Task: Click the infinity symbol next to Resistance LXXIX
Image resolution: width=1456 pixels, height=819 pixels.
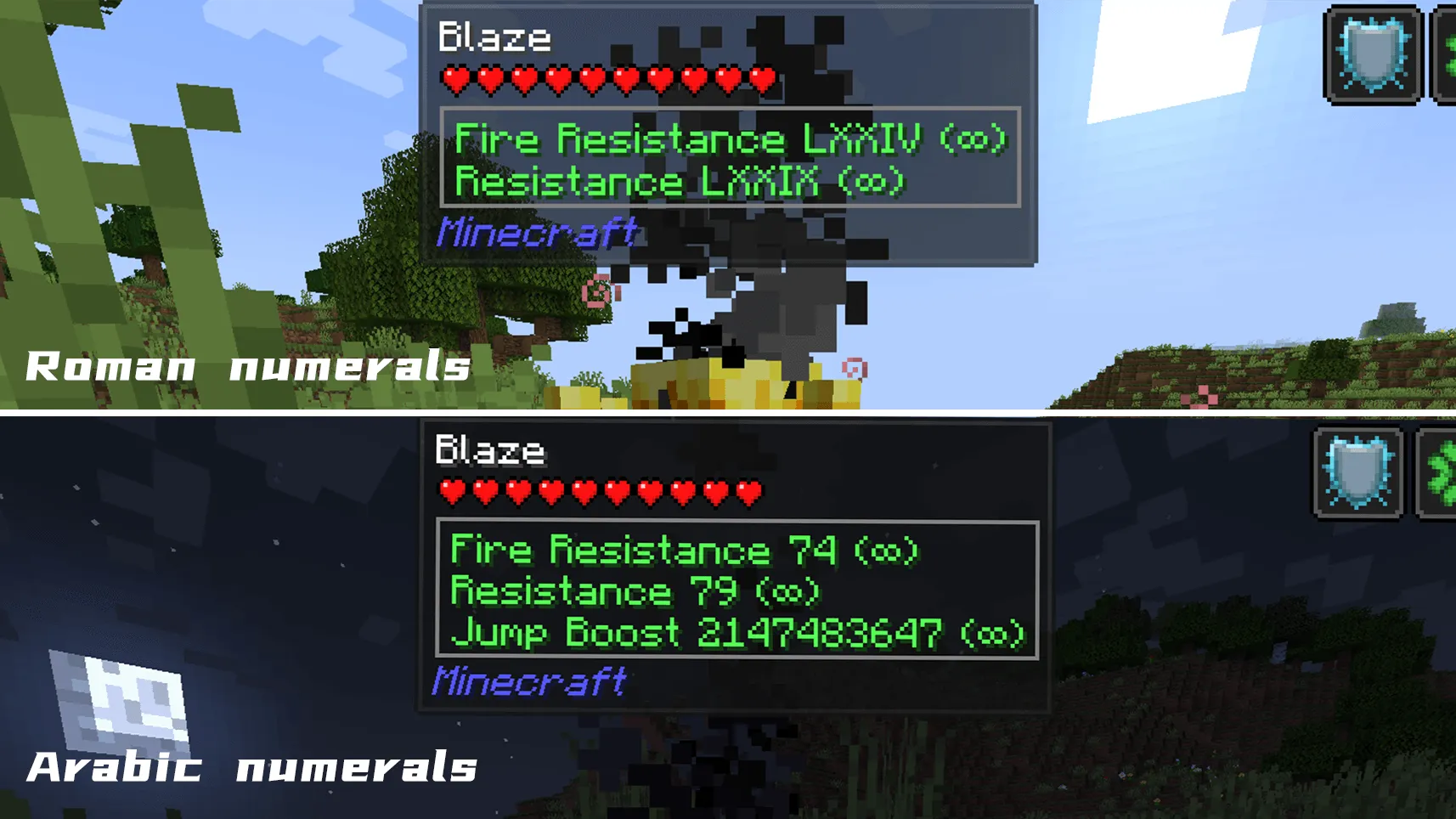Action: pos(872,181)
